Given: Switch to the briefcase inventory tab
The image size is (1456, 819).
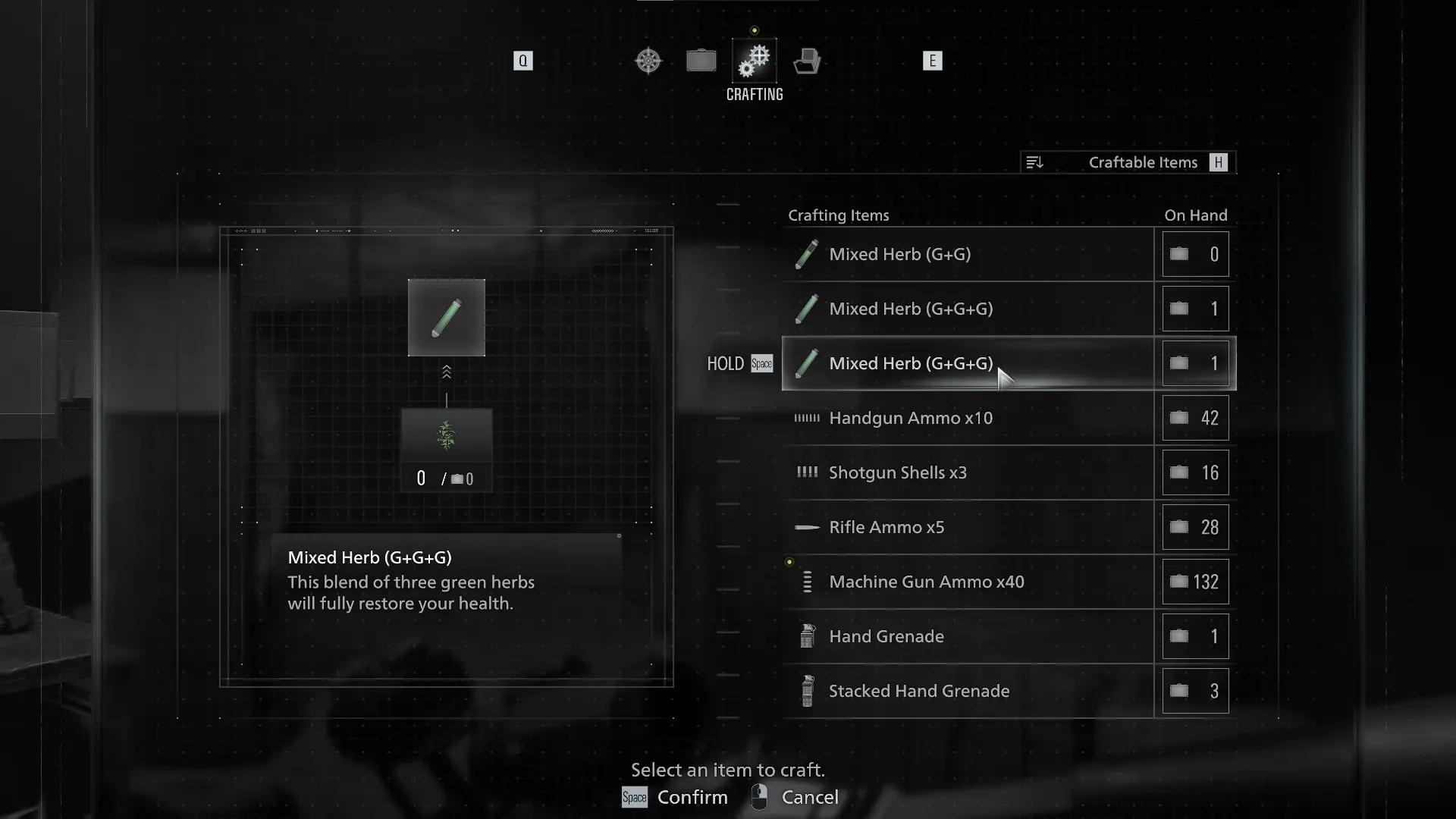Looking at the screenshot, I should point(701,61).
